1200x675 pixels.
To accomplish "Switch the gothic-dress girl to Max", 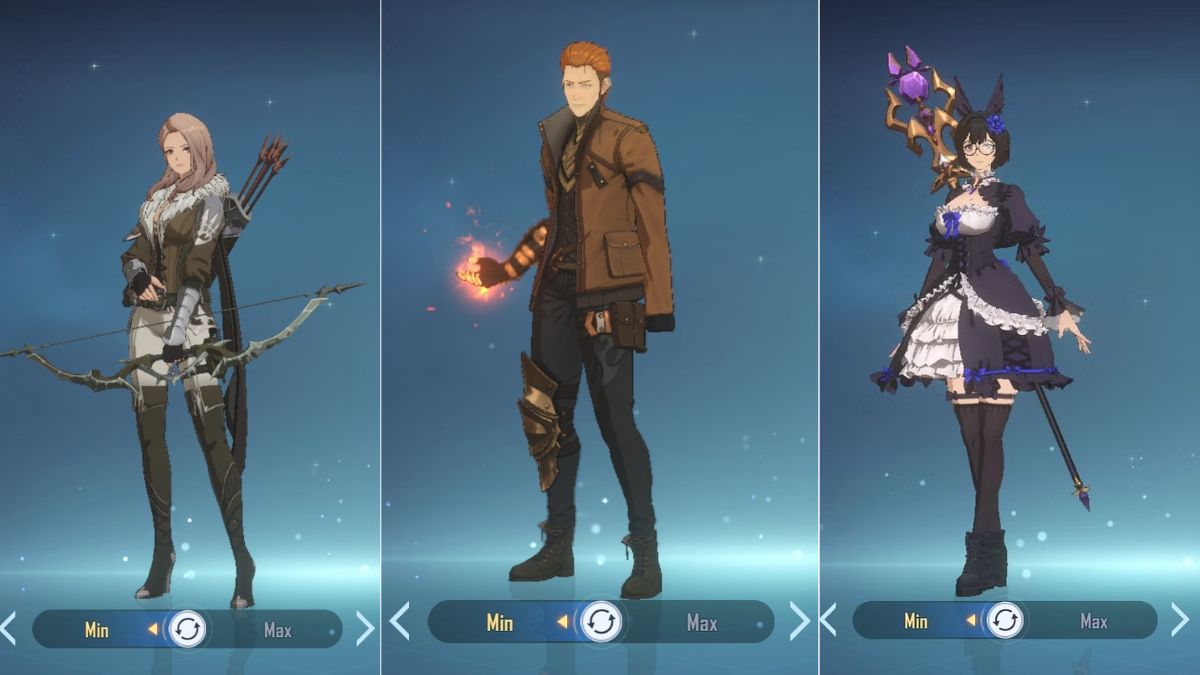I will point(1094,621).
